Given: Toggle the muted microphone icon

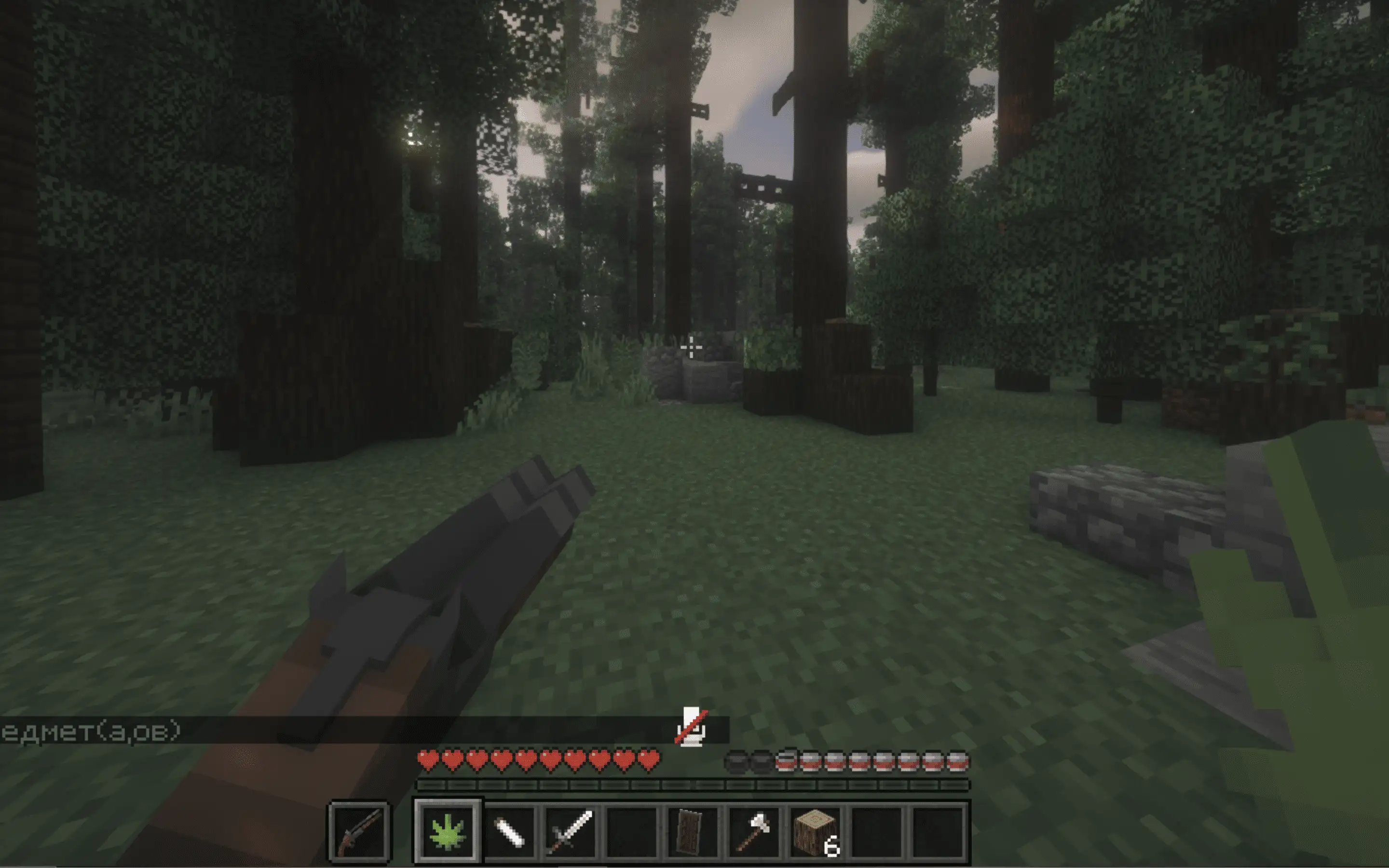Looking at the screenshot, I should coord(691,727).
